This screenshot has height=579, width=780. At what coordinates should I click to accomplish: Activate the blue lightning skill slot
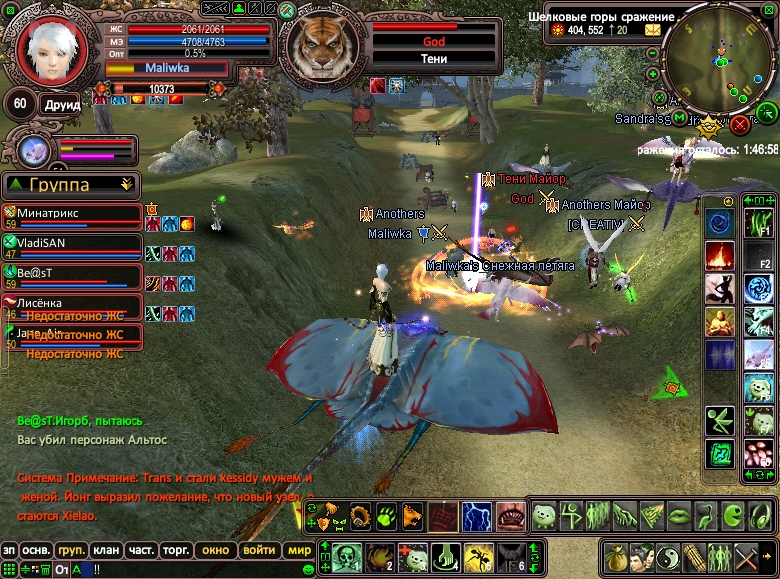pos(476,517)
